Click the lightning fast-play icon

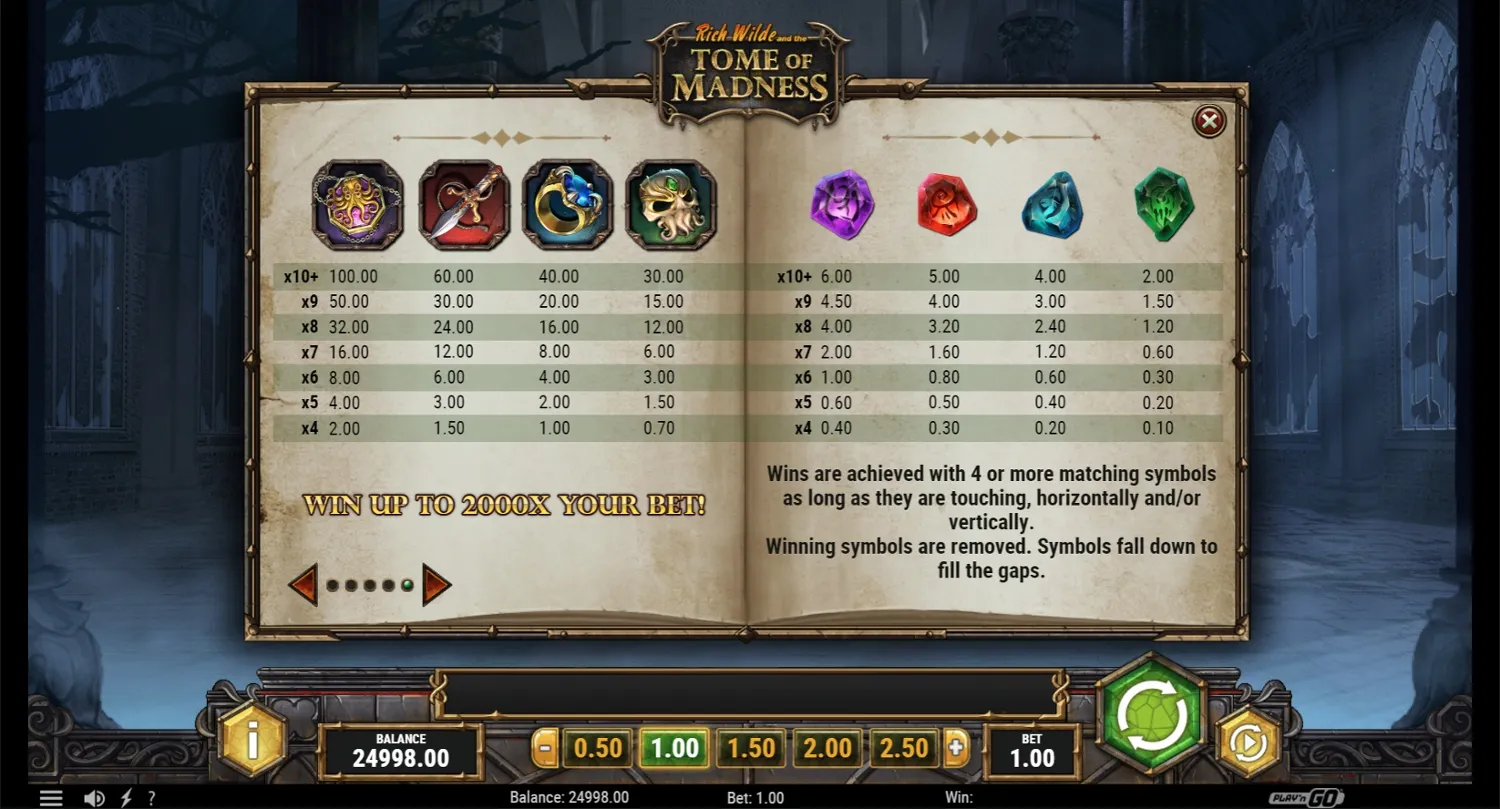pos(124,797)
